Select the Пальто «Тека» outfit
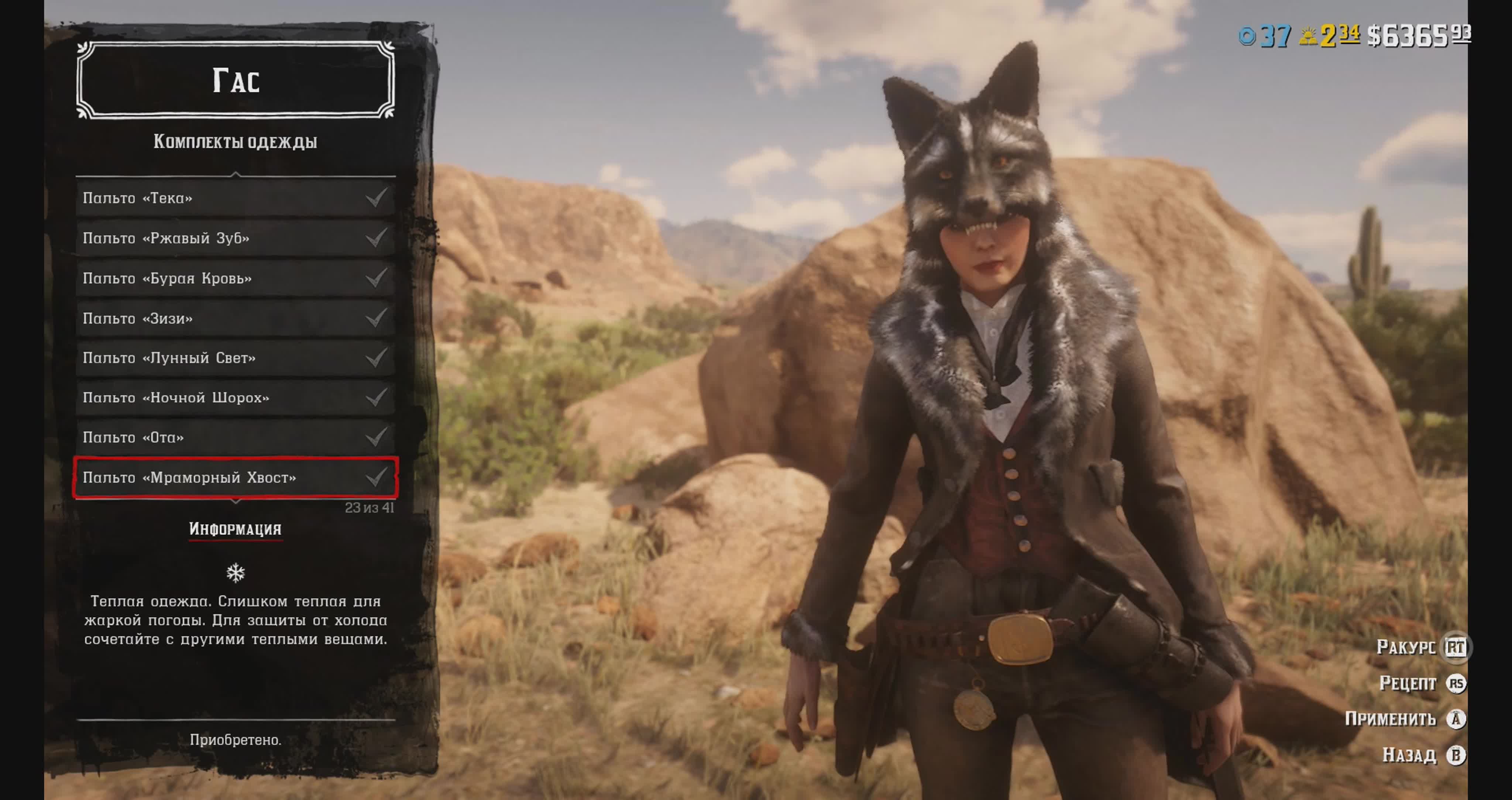This screenshot has height=800, width=1512. pyautogui.click(x=235, y=198)
